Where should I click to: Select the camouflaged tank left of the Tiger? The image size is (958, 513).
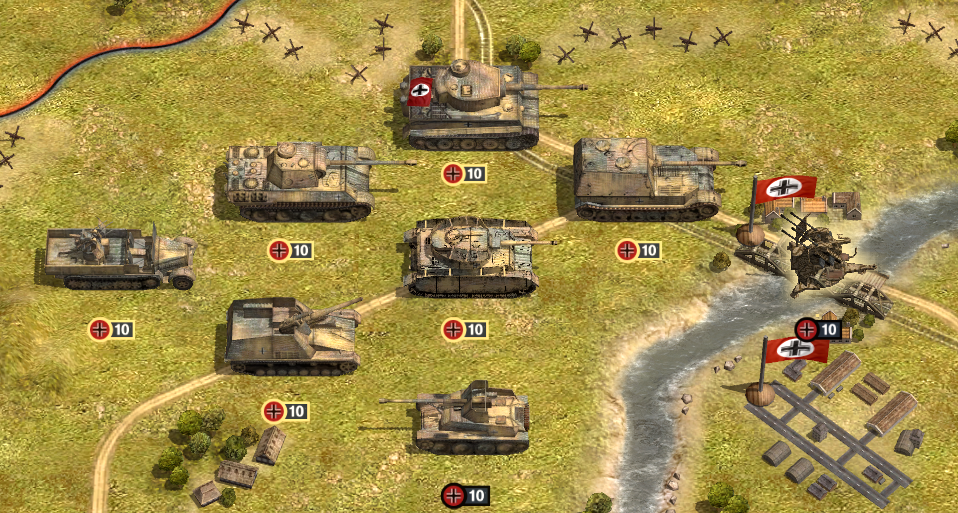[x=300, y=180]
